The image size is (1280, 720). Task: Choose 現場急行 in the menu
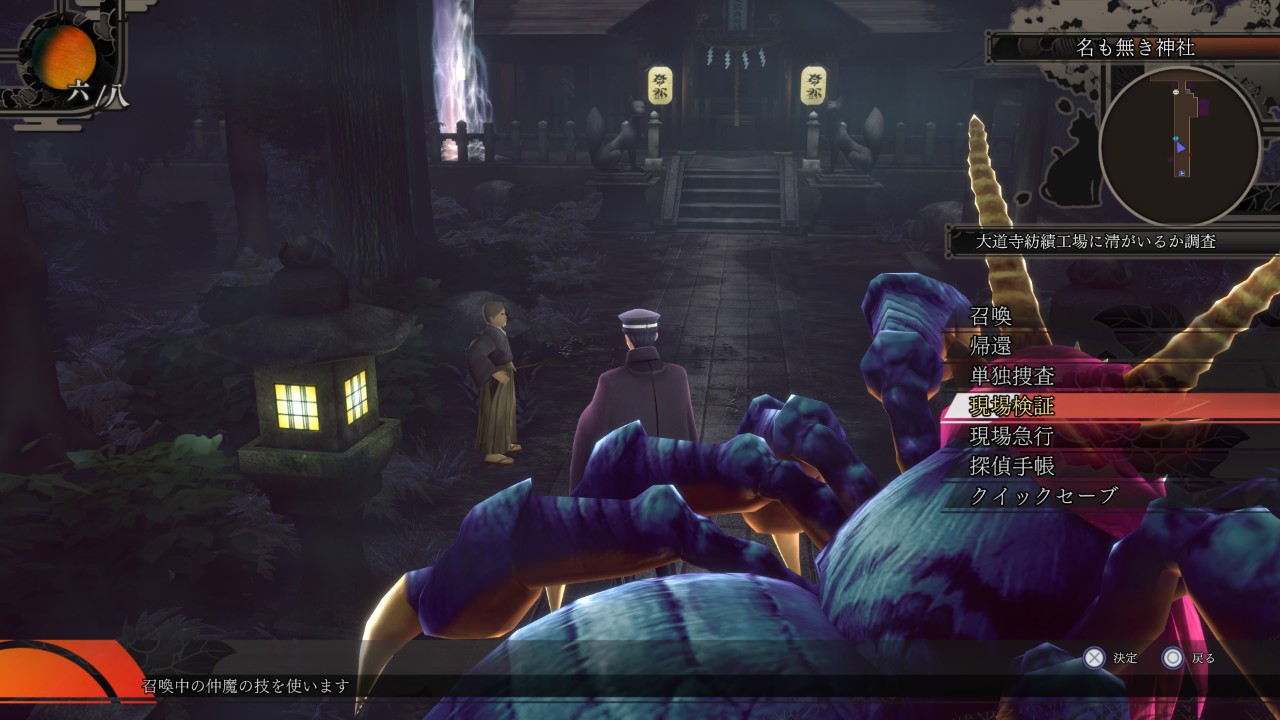[x=1012, y=436]
